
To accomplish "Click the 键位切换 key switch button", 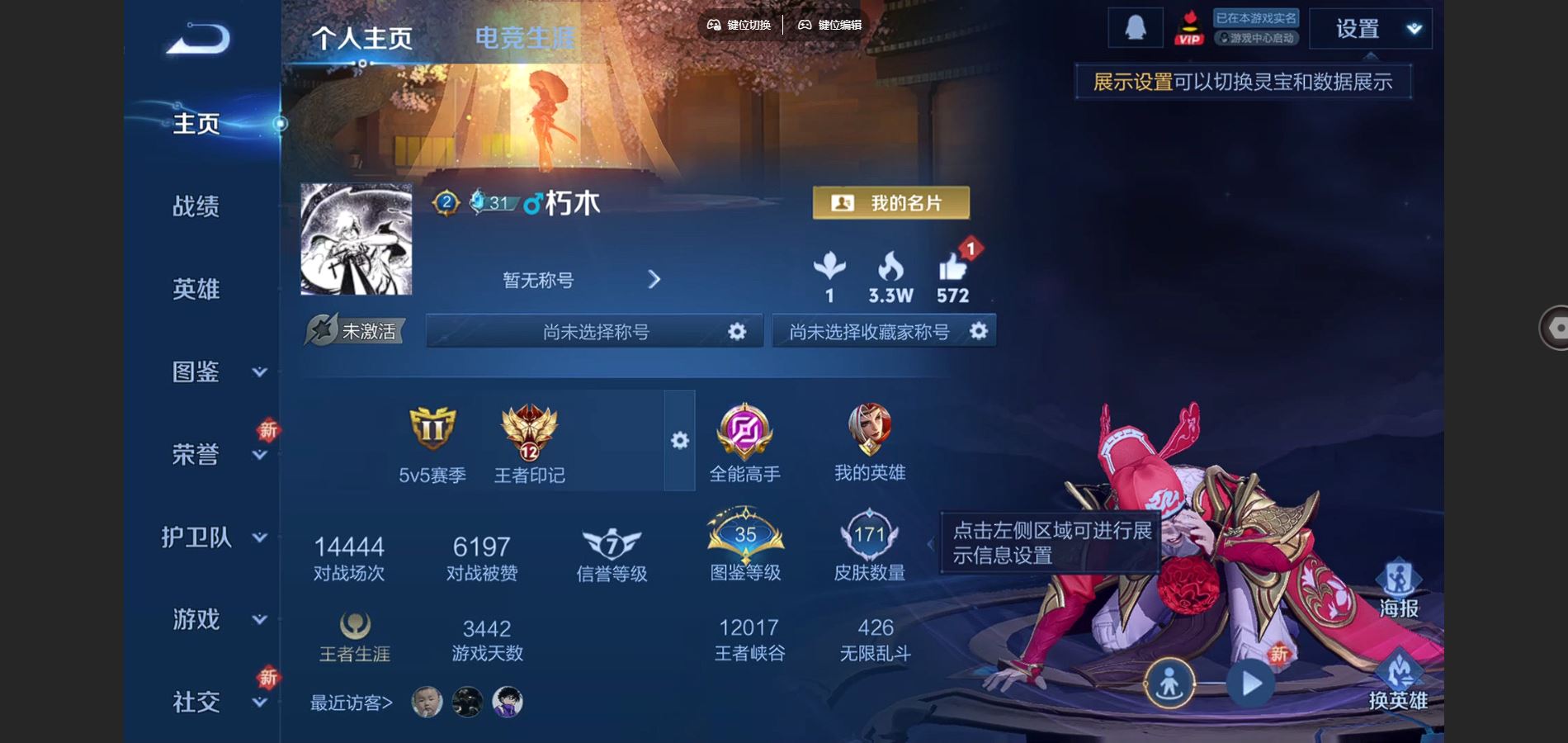I will click(x=739, y=25).
